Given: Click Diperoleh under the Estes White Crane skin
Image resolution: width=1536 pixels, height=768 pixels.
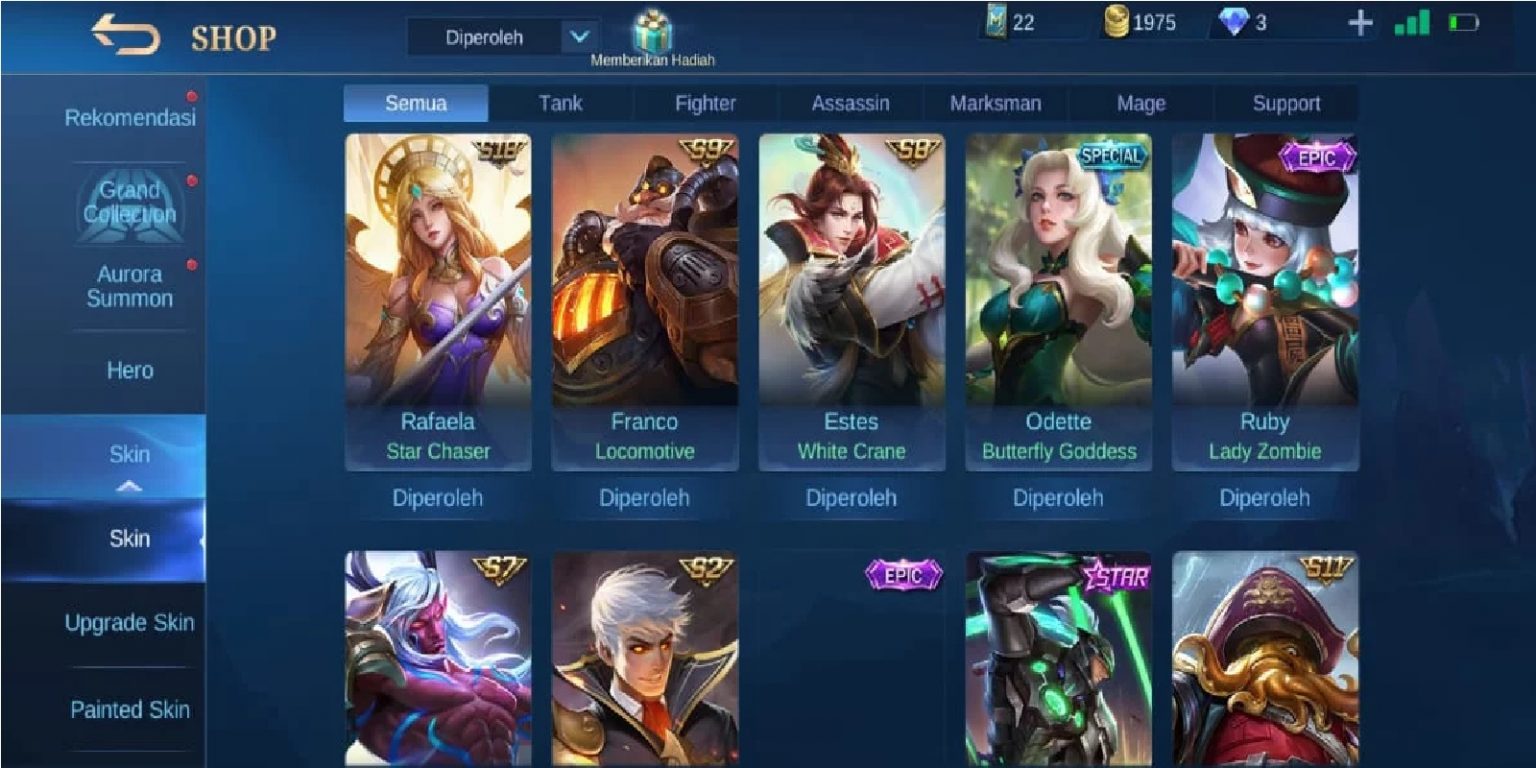Looking at the screenshot, I should point(852,497).
